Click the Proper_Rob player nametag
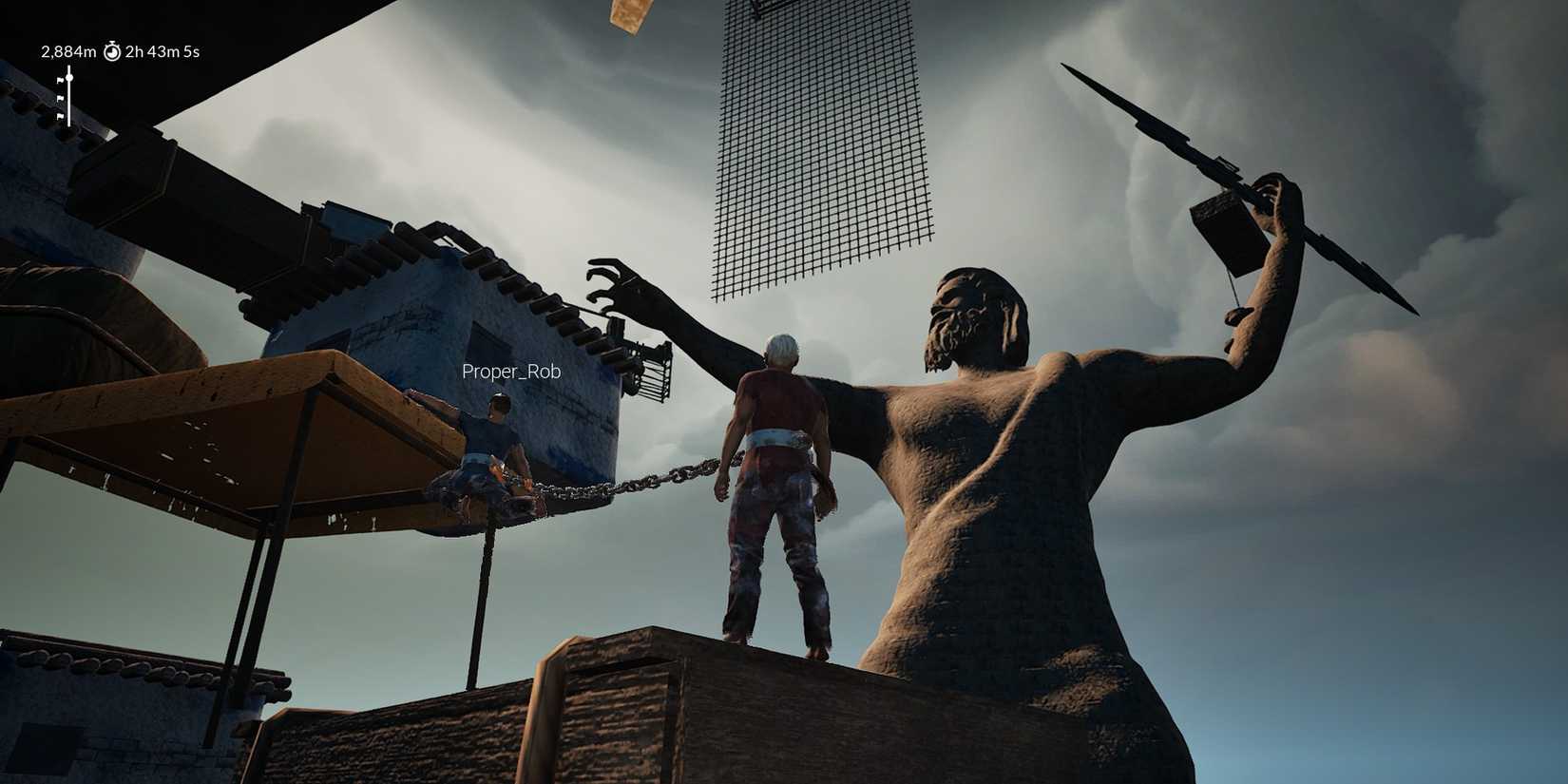Image resolution: width=1568 pixels, height=784 pixels. click(510, 372)
